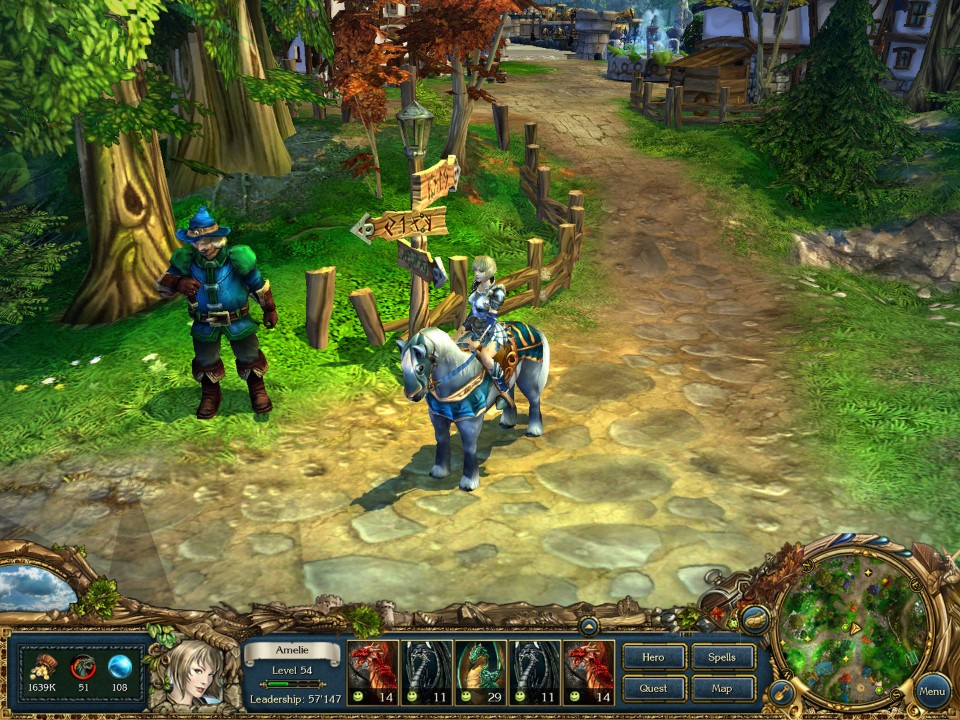Open the Hero screen
Viewport: 960px width, 720px height.
(654, 657)
